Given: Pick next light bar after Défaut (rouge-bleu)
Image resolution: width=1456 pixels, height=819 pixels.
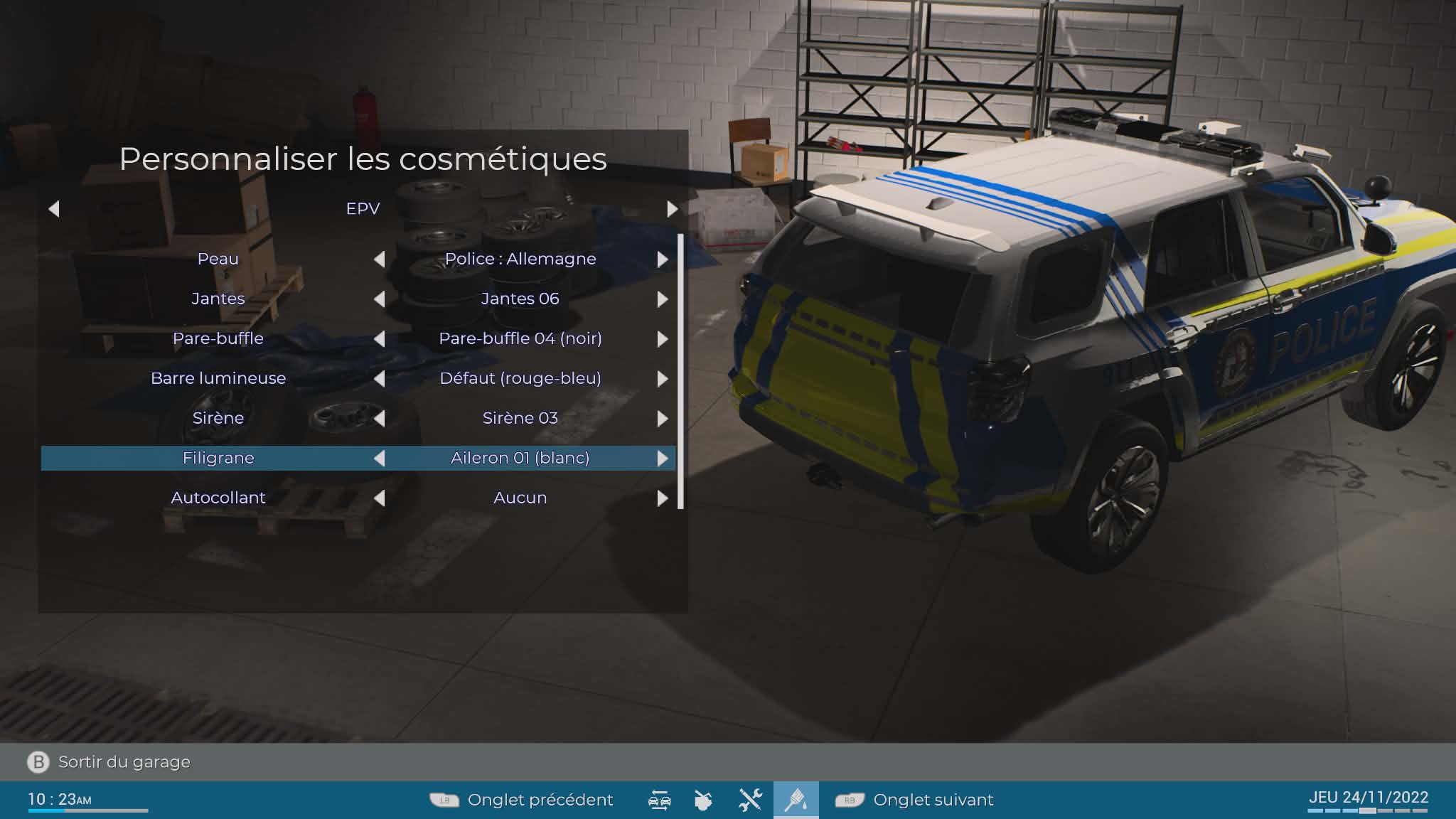Looking at the screenshot, I should pos(663,379).
